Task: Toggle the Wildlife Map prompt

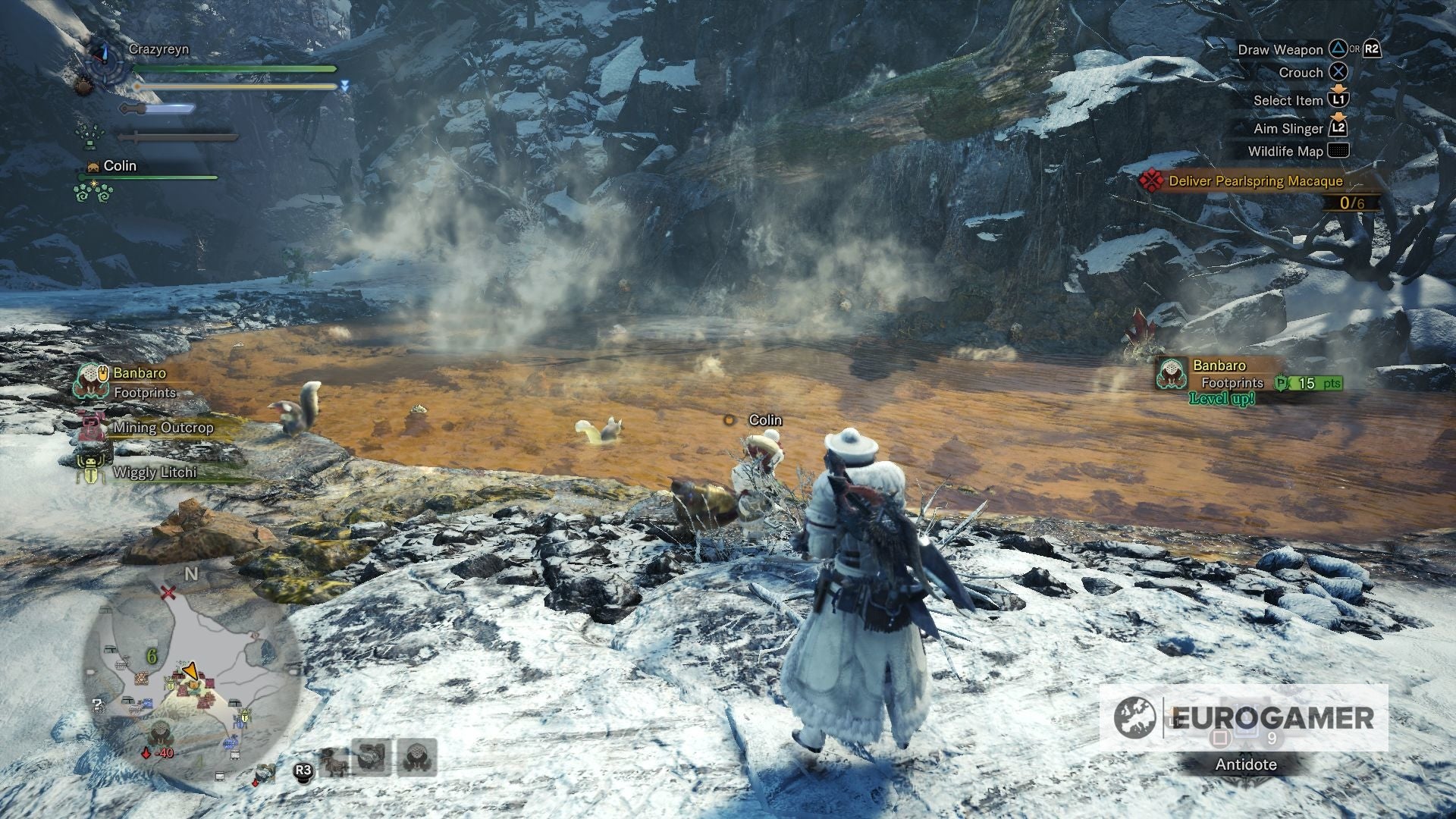Action: (1337, 152)
